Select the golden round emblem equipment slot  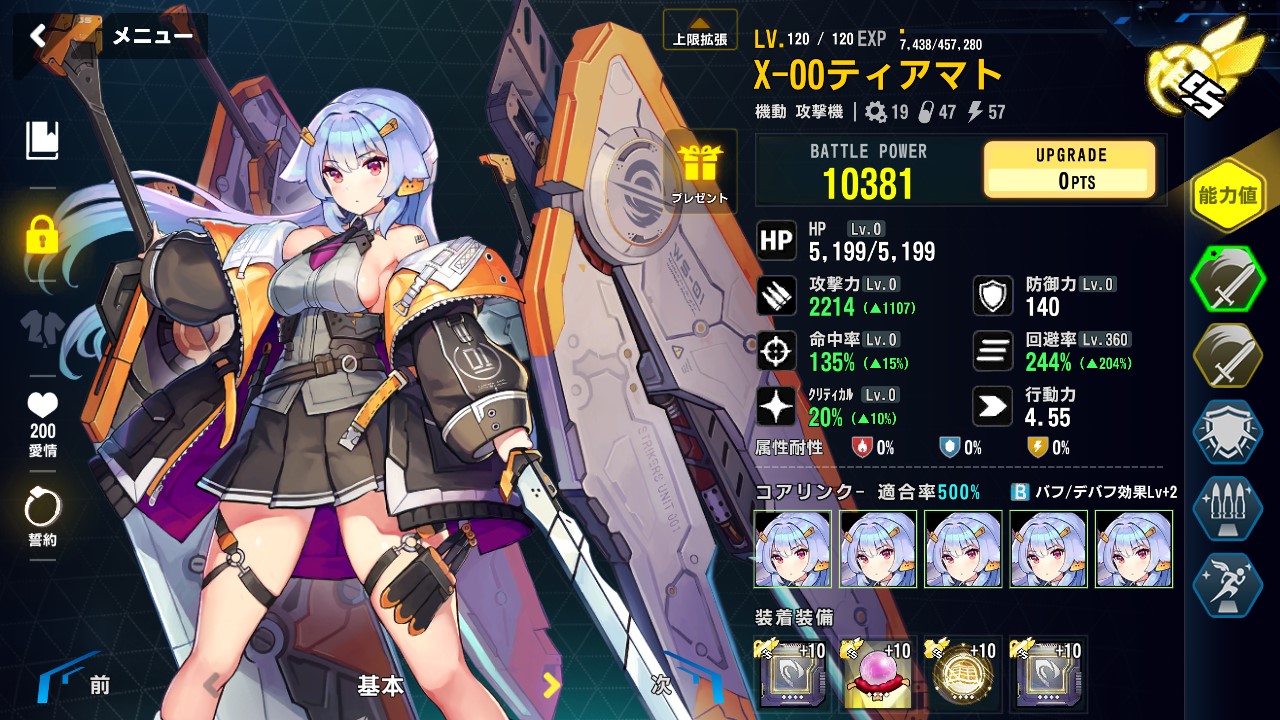coord(962,674)
